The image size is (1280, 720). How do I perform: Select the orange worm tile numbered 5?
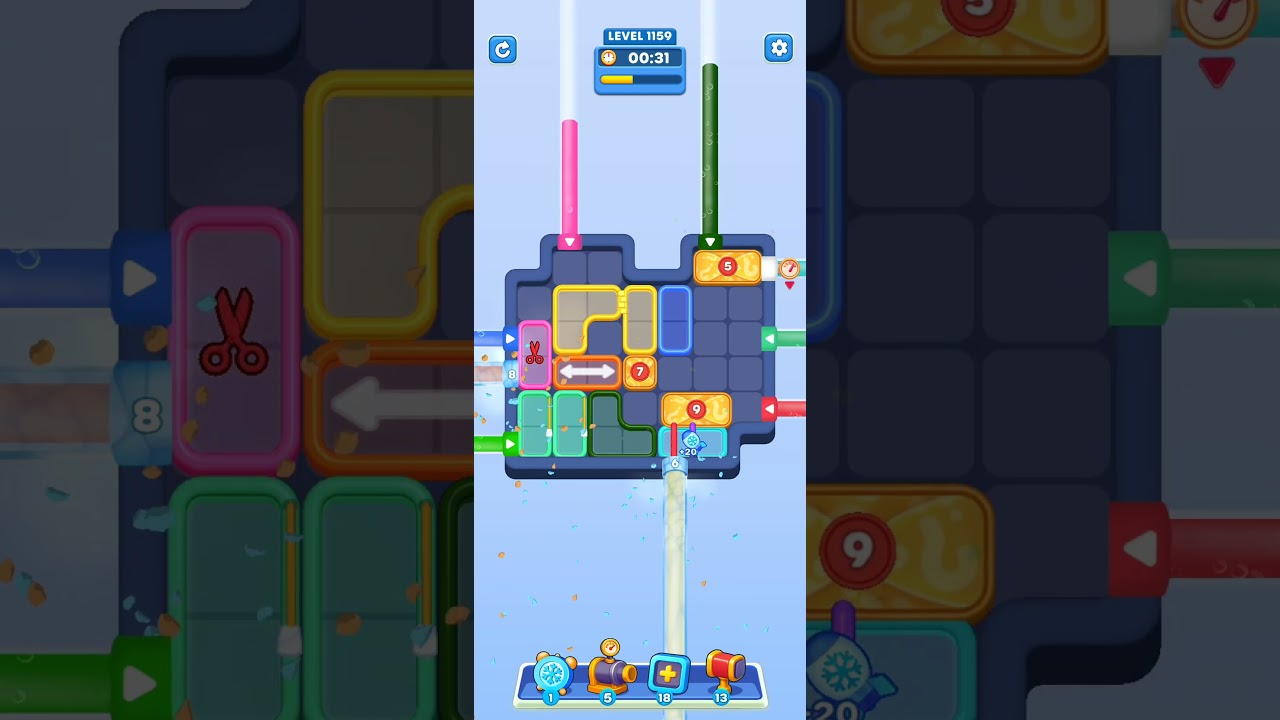coord(726,265)
